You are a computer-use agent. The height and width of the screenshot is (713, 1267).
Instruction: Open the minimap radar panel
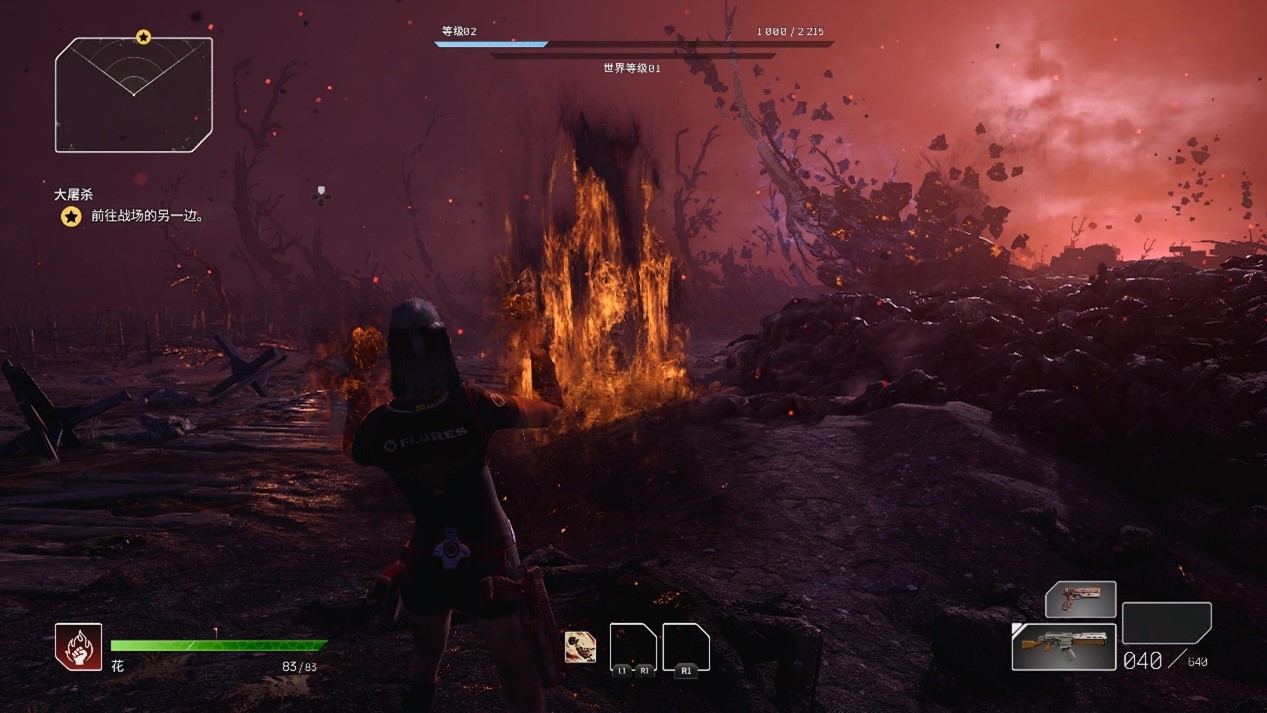click(133, 96)
